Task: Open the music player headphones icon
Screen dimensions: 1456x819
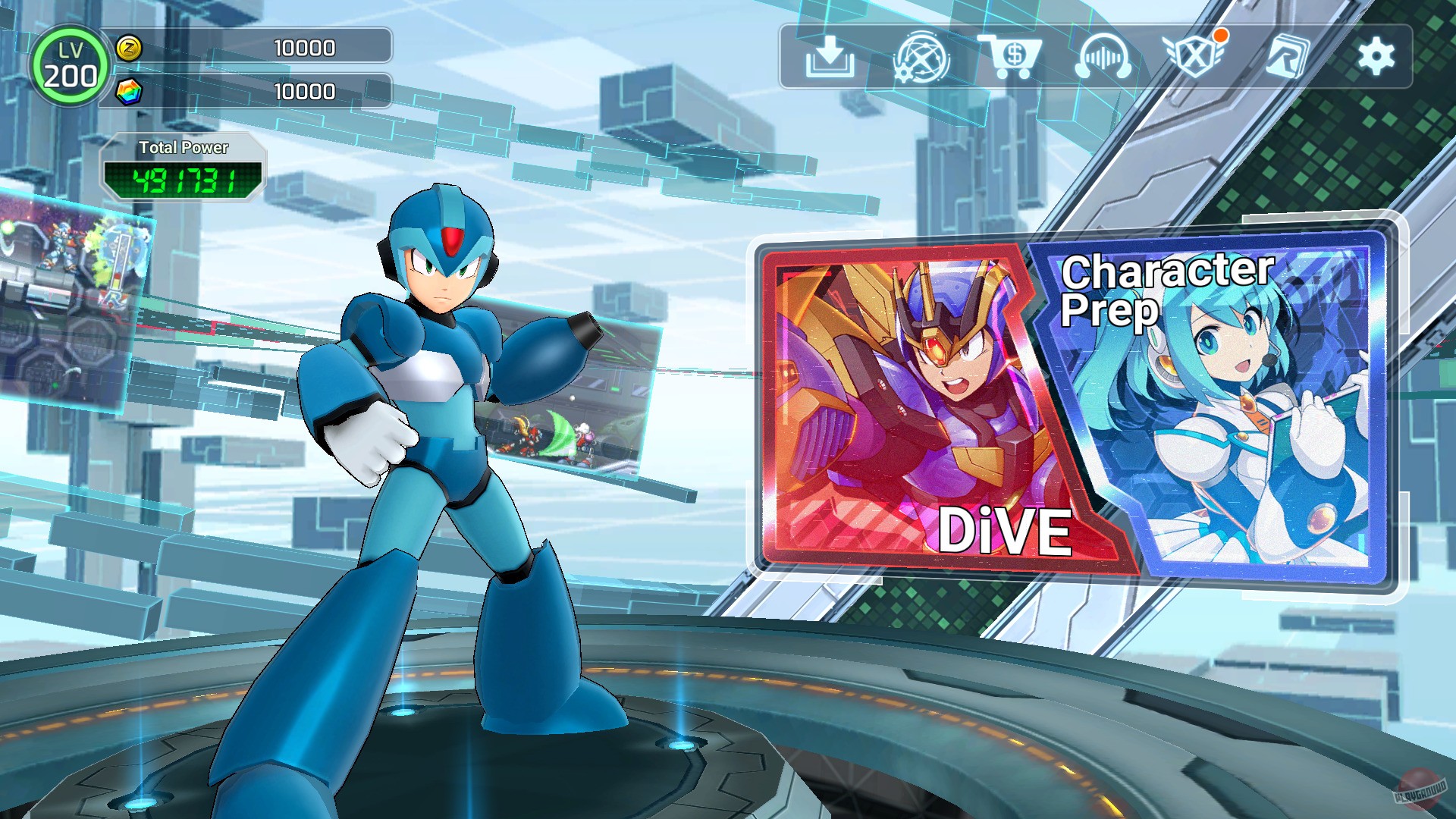Action: coord(1105,55)
